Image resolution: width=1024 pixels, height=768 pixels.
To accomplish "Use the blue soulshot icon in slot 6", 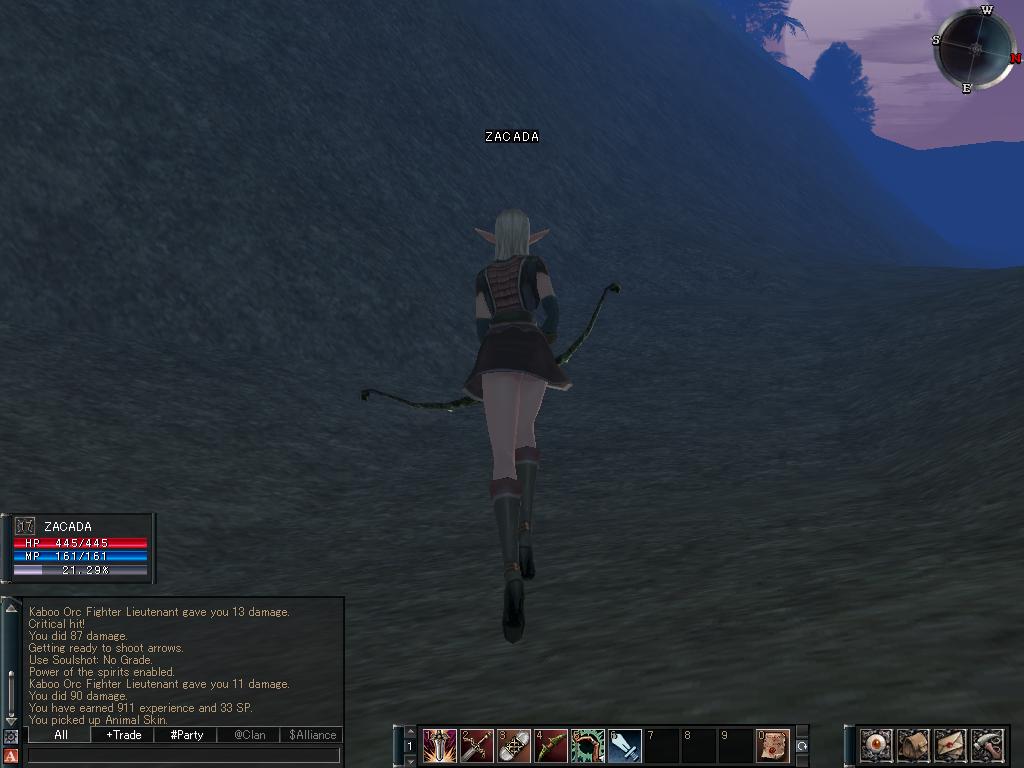I will 624,745.
